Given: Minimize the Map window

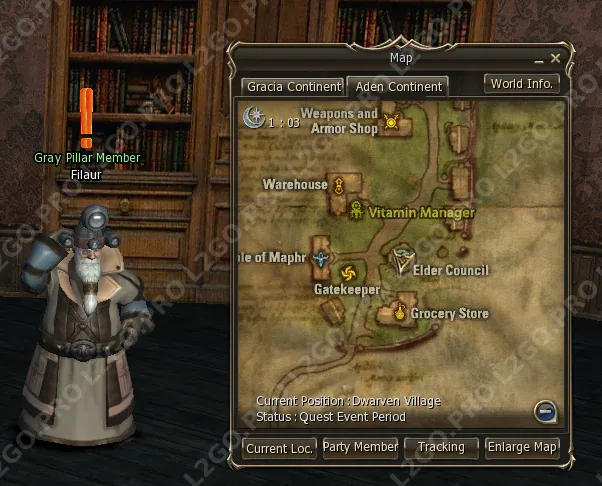Looking at the screenshot, I should pos(540,60).
